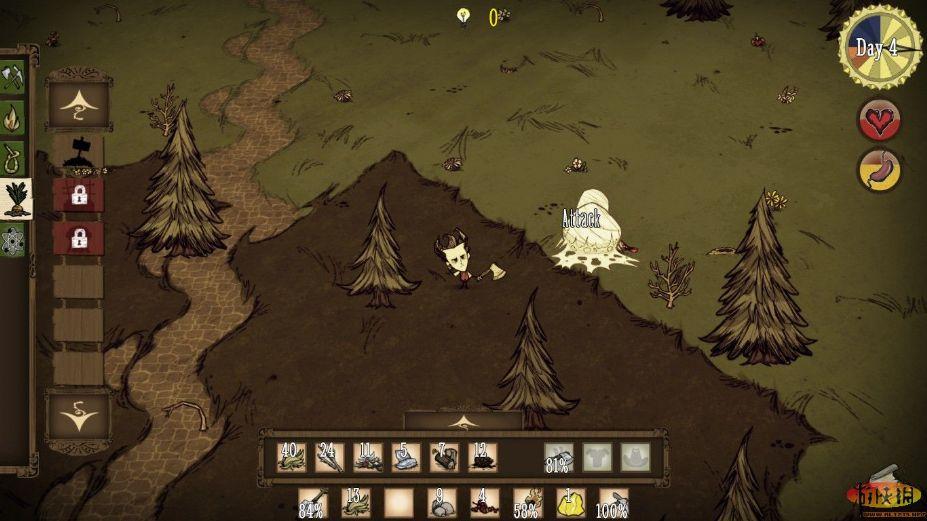Open the Survival tab with rope icon
Image resolution: width=927 pixels, height=521 pixels.
point(13,157)
